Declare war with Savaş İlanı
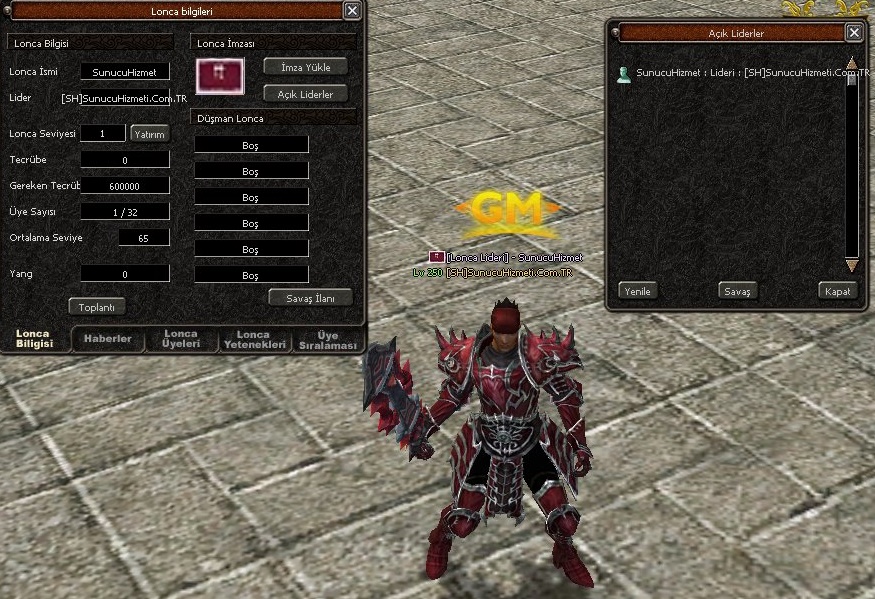 311,297
